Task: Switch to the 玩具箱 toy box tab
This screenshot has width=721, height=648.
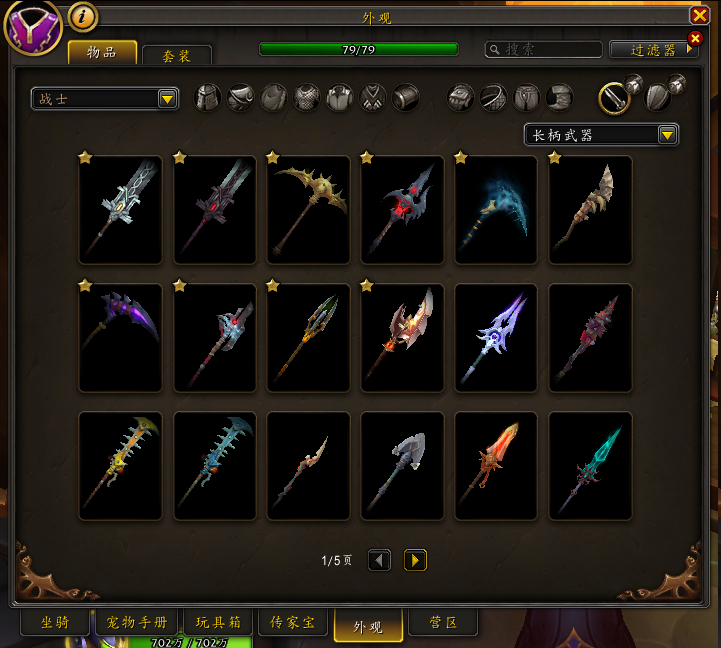Action: [x=218, y=623]
